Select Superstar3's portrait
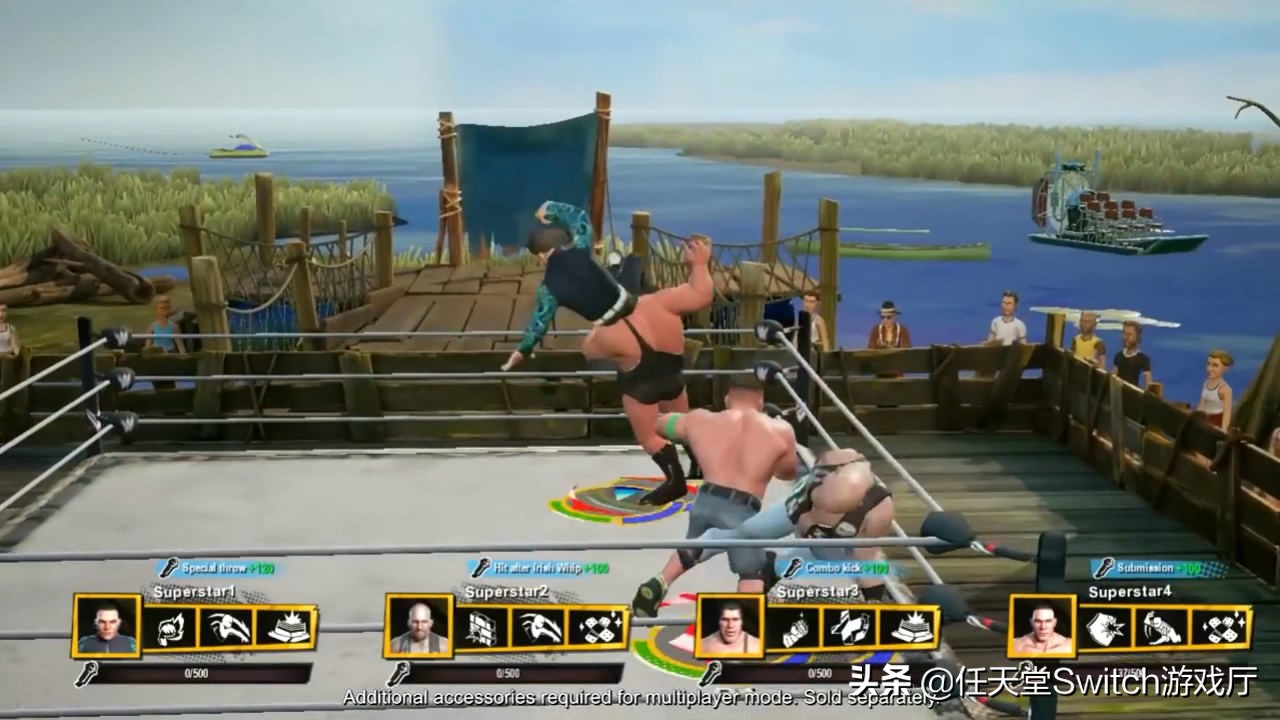This screenshot has height=720, width=1280. [x=730, y=627]
